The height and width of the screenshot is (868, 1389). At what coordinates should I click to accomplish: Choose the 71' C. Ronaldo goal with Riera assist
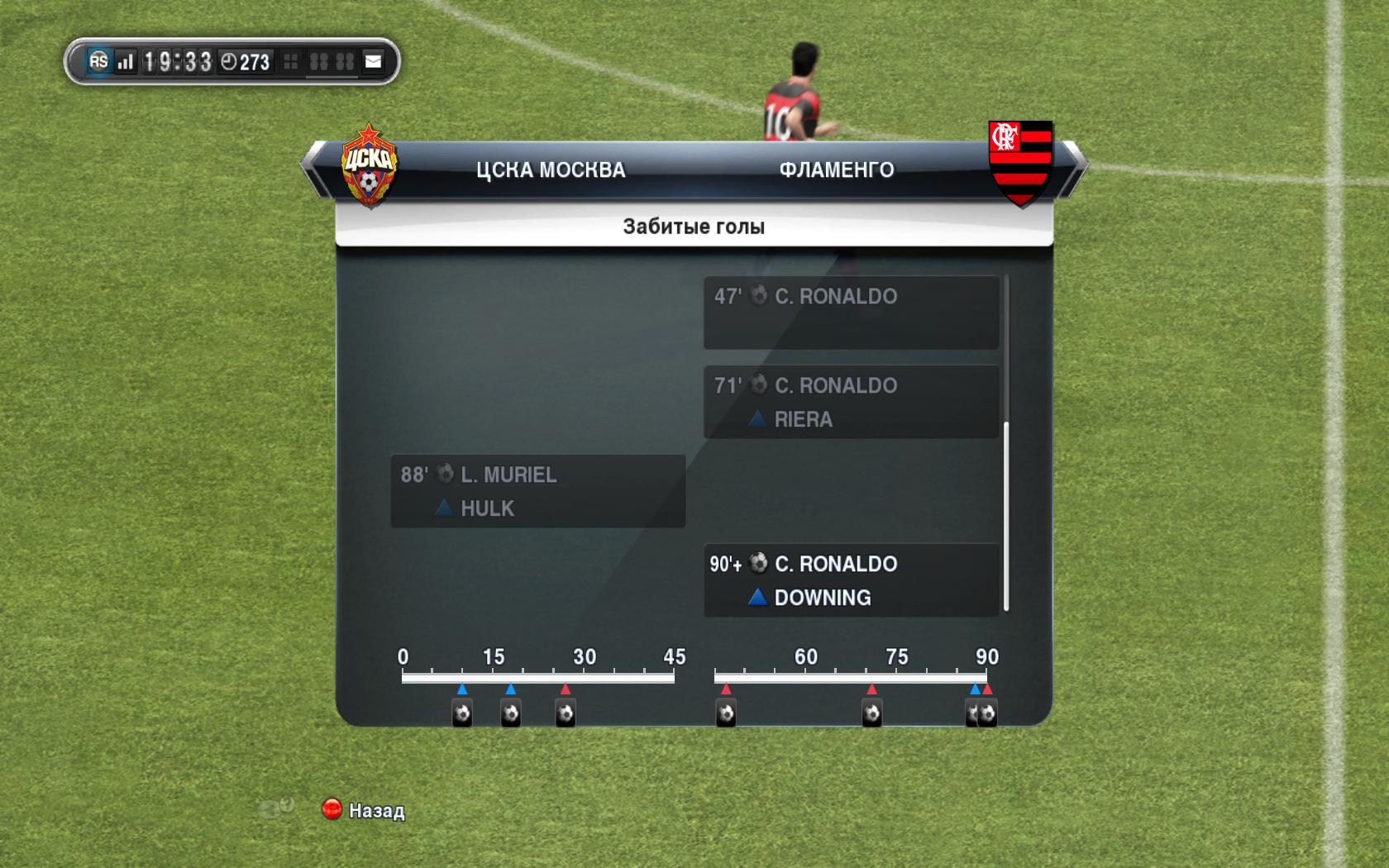(x=851, y=402)
